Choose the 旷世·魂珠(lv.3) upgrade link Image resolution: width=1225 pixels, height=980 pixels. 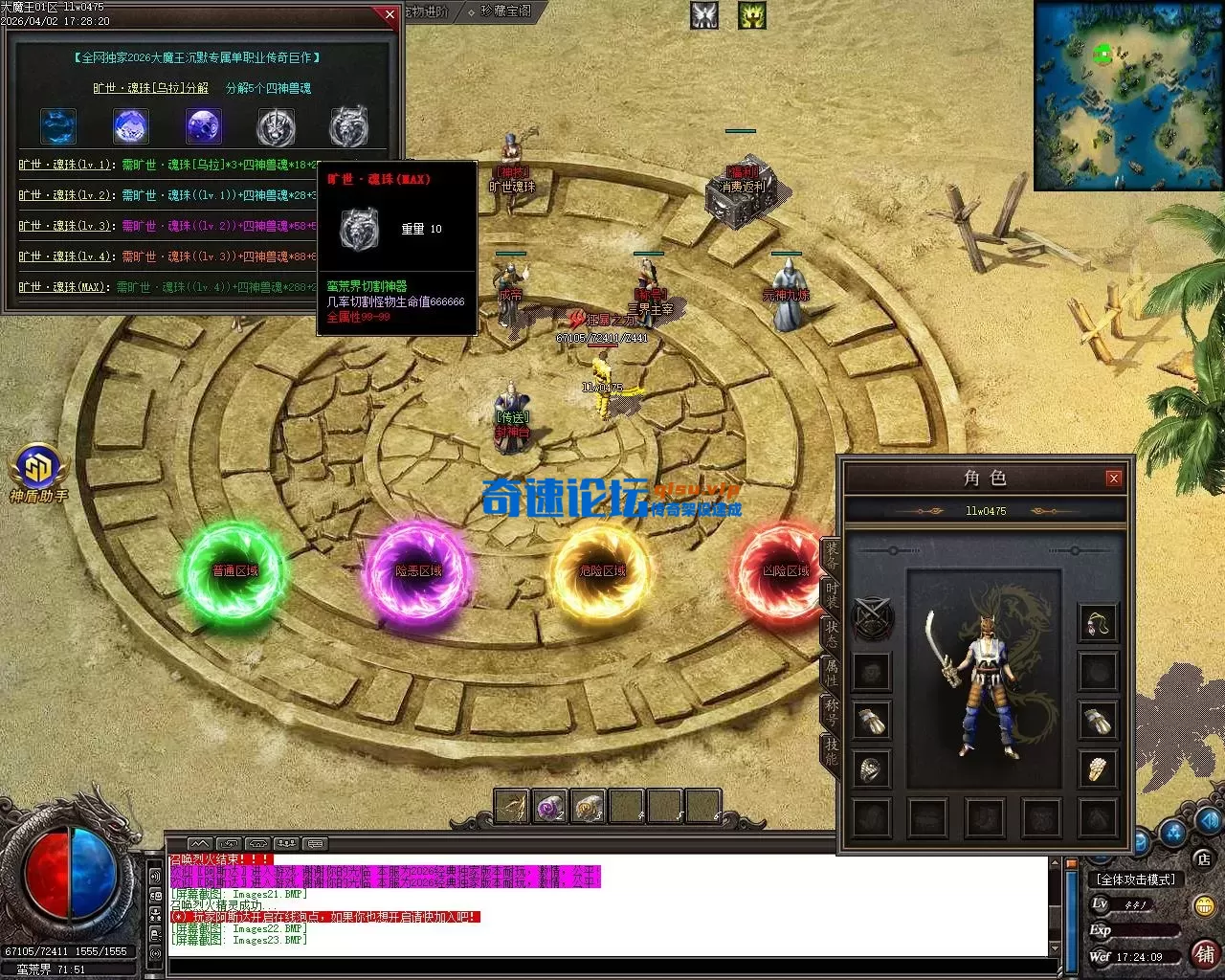coord(65,226)
